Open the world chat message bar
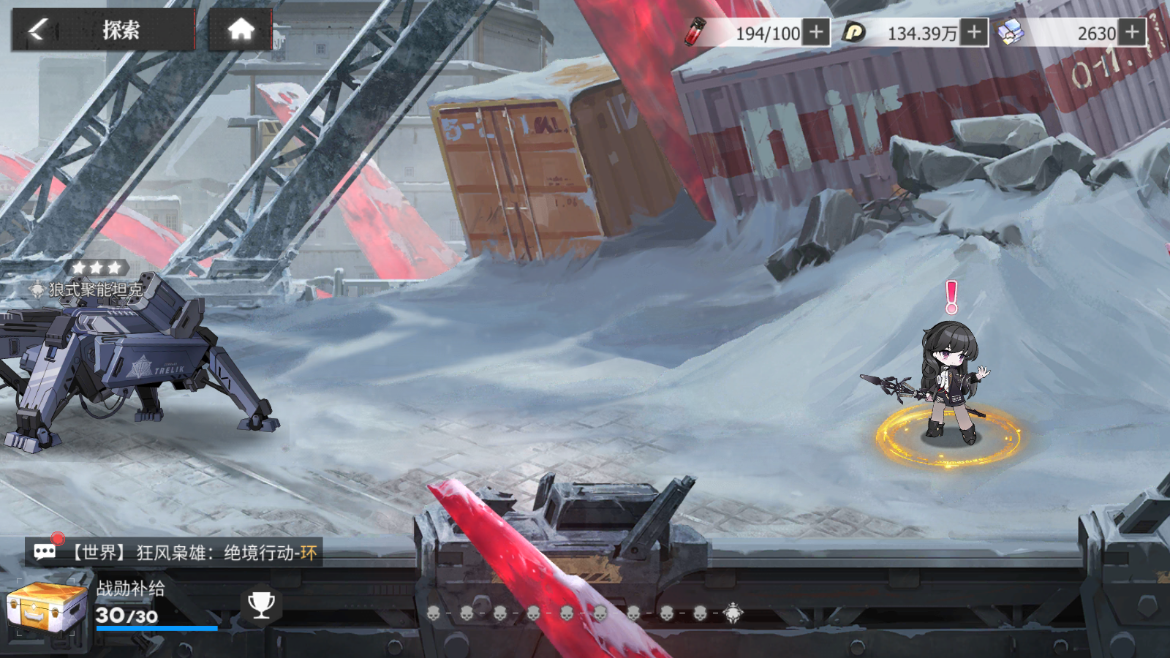 pyautogui.click(x=175, y=551)
